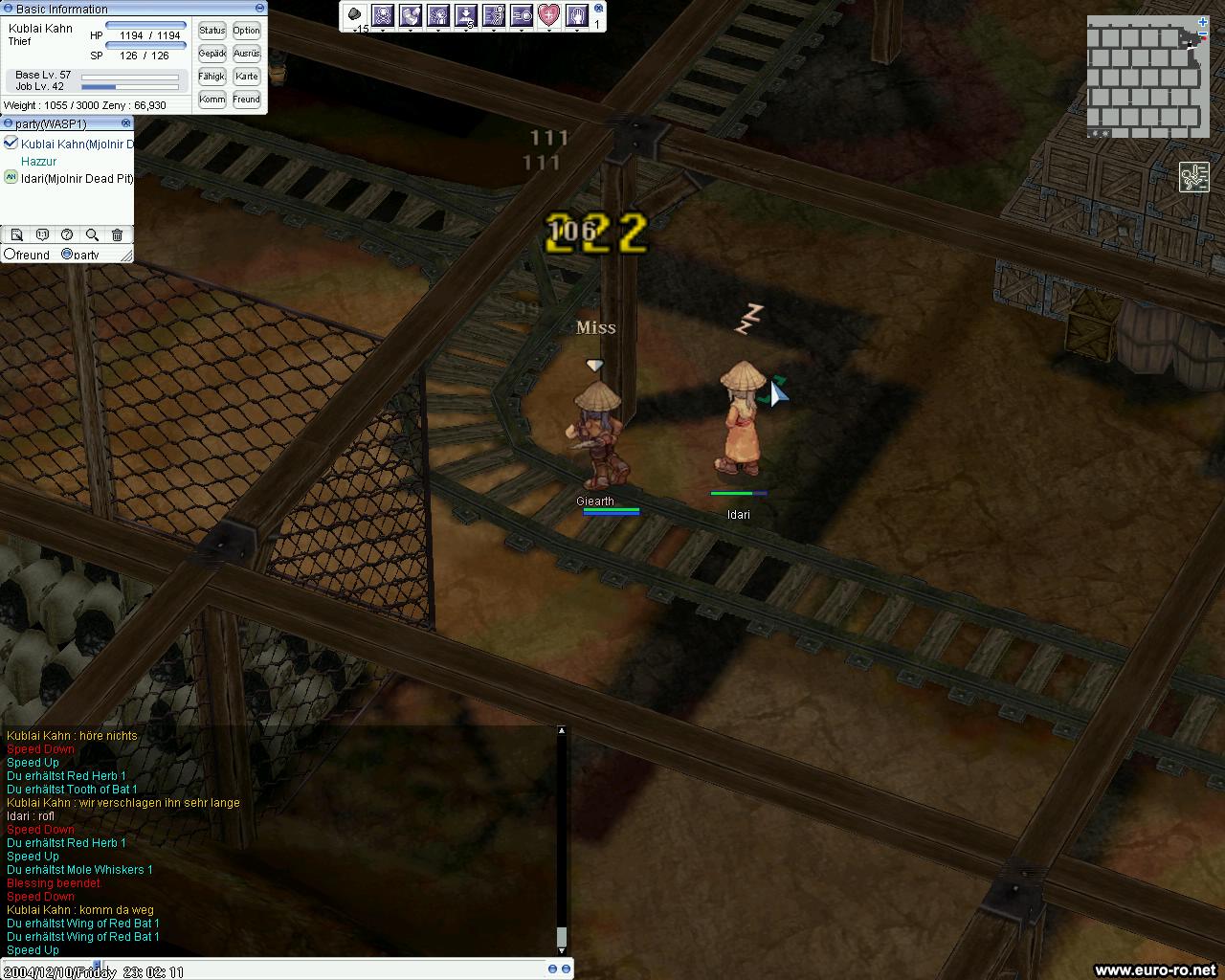The width and height of the screenshot is (1225, 980).
Task: Open the Status window
Action: [212, 31]
